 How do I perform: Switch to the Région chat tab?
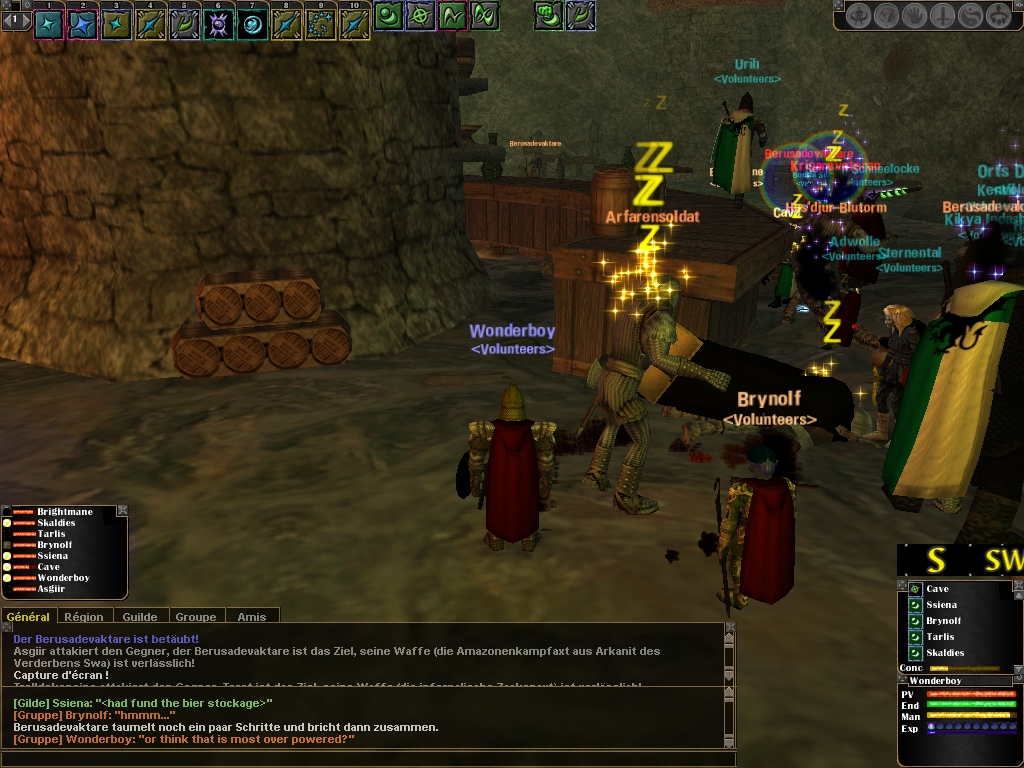point(84,617)
